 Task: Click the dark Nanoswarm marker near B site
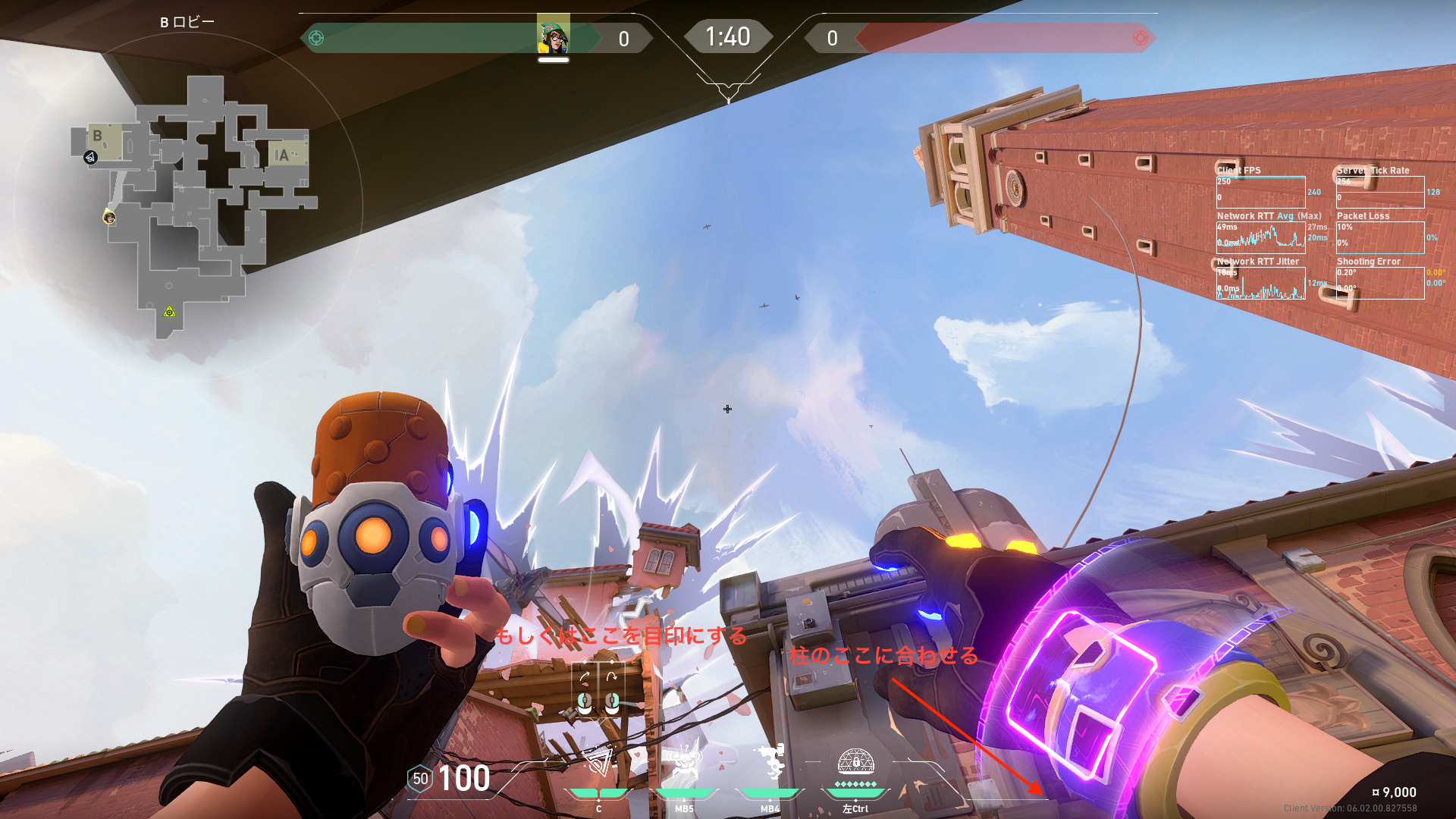pyautogui.click(x=90, y=158)
